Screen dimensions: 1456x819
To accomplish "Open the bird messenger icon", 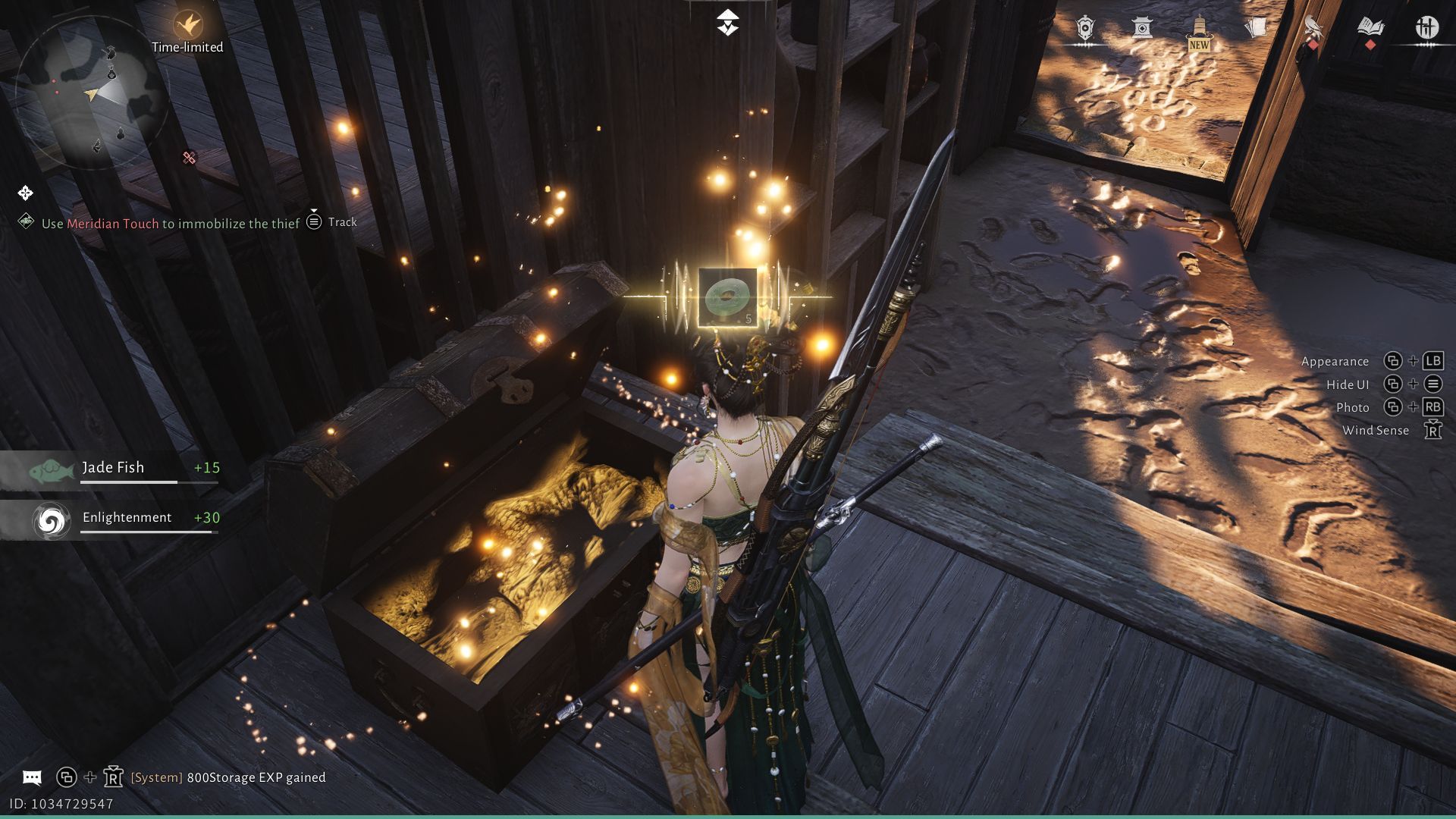I will pyautogui.click(x=1313, y=29).
